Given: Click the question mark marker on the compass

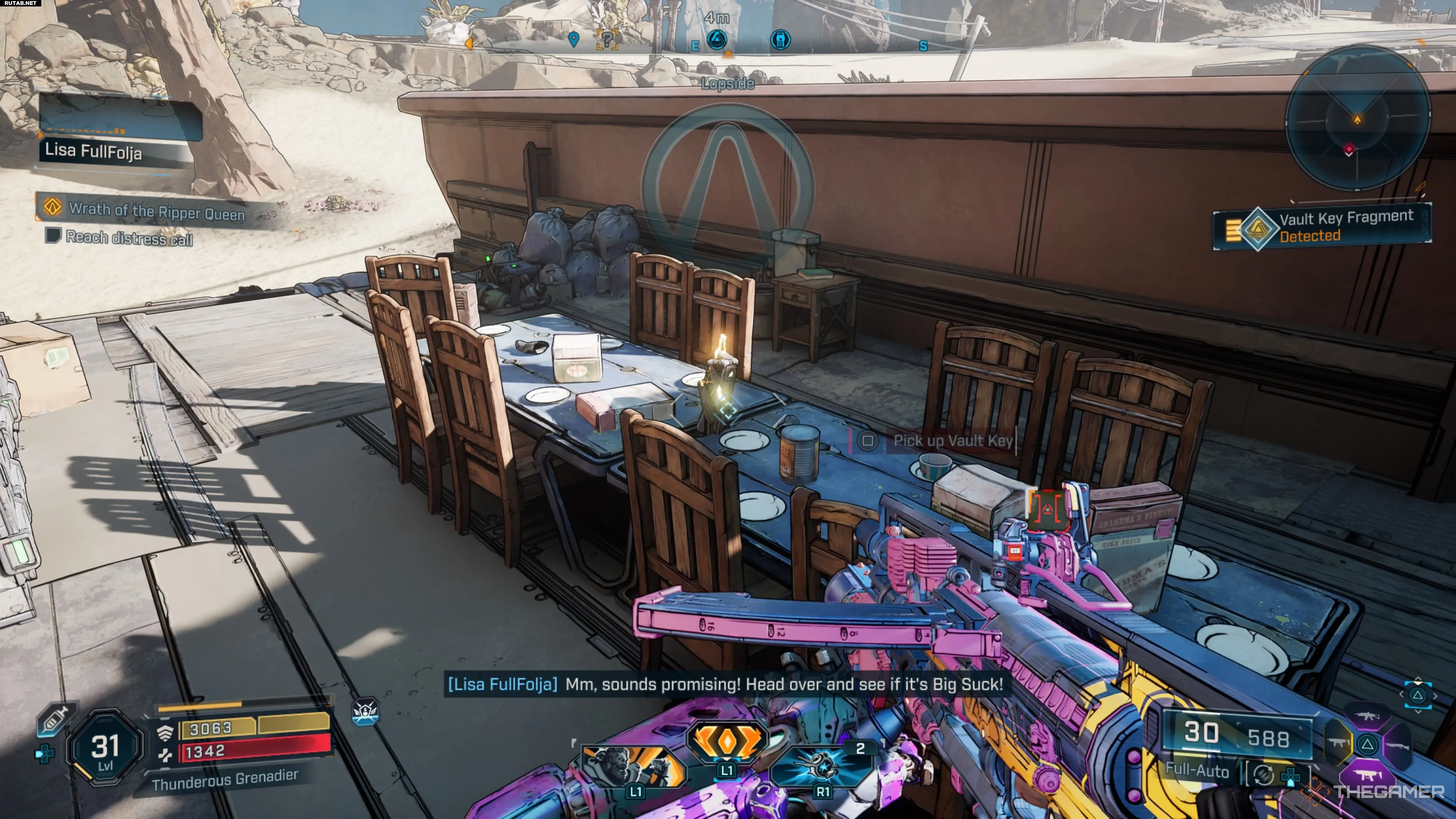Looking at the screenshot, I should [x=607, y=39].
